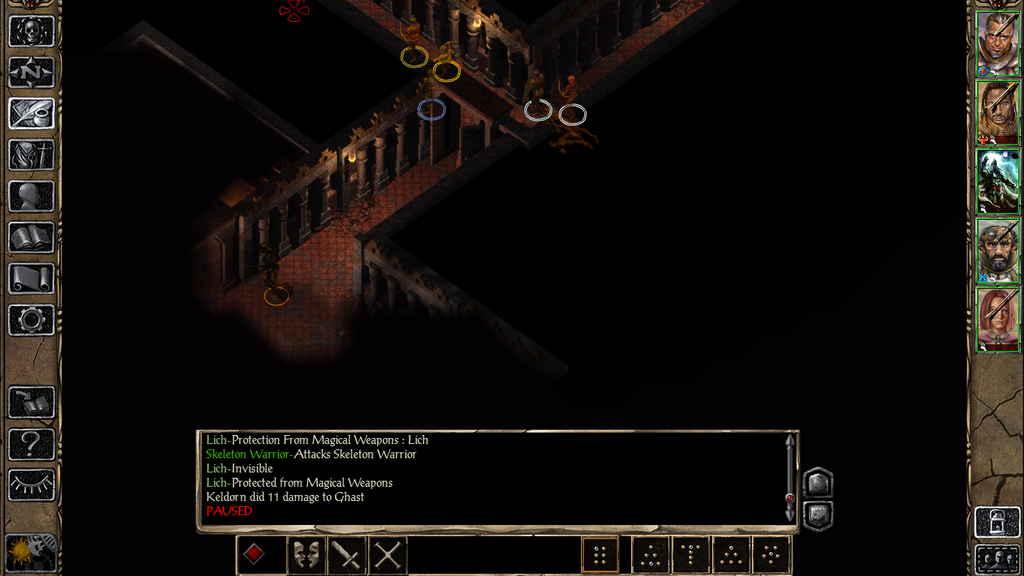Choose the T-shaped party formation
Screen dimensions: 1024x576
point(690,555)
